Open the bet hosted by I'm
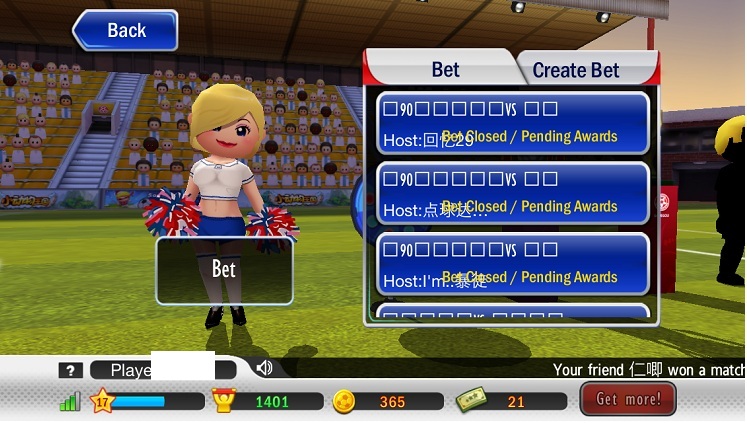Image resolution: width=747 pixels, height=423 pixels. click(x=513, y=264)
